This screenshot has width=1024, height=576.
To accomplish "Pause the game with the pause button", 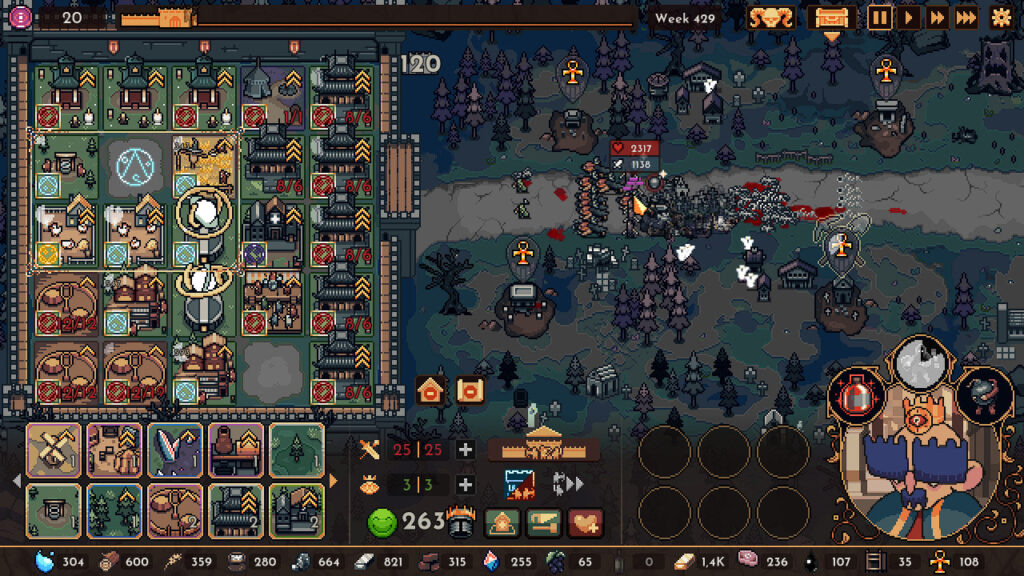I will pos(879,17).
